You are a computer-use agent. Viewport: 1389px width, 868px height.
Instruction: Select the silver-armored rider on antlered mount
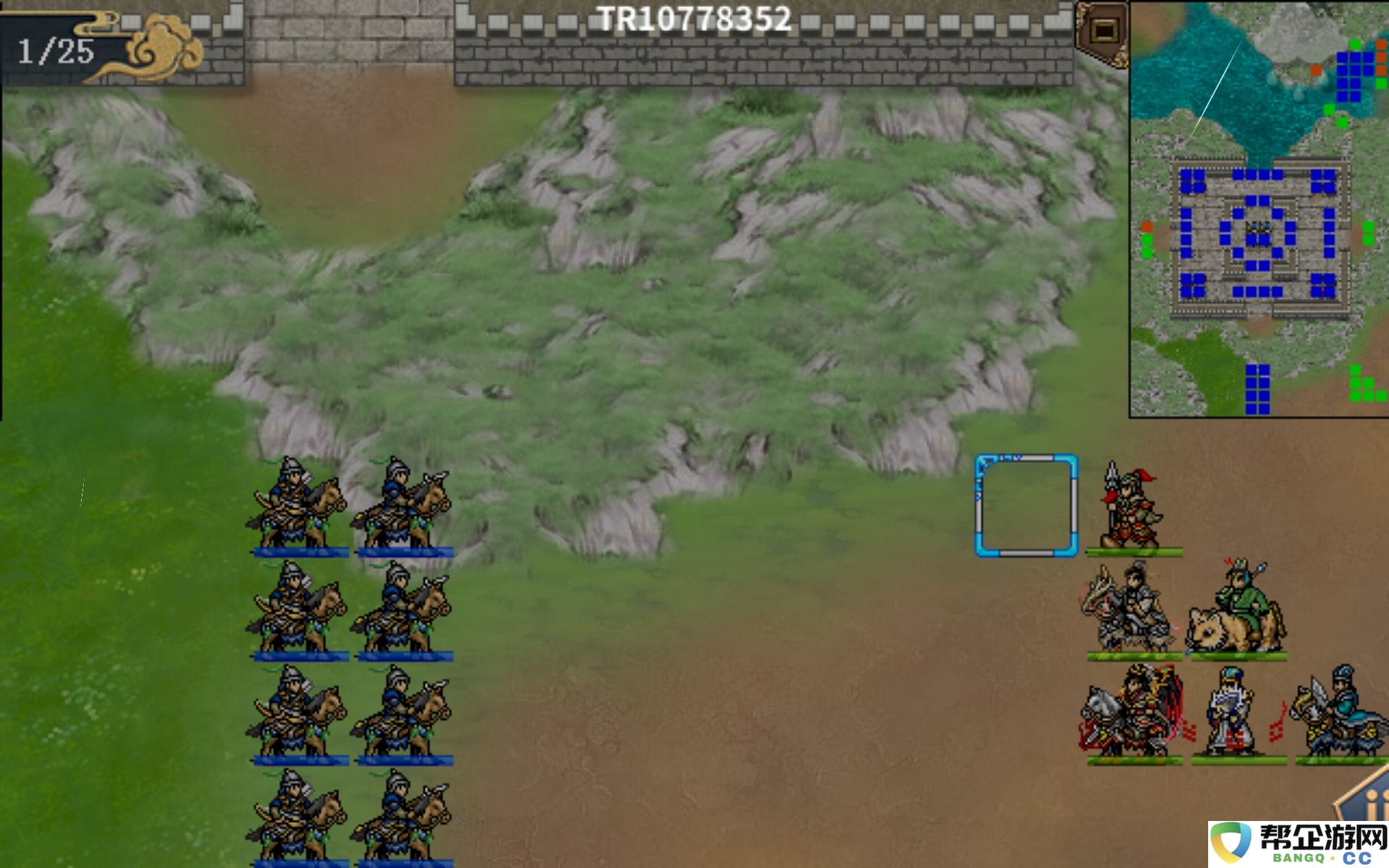(1129, 610)
